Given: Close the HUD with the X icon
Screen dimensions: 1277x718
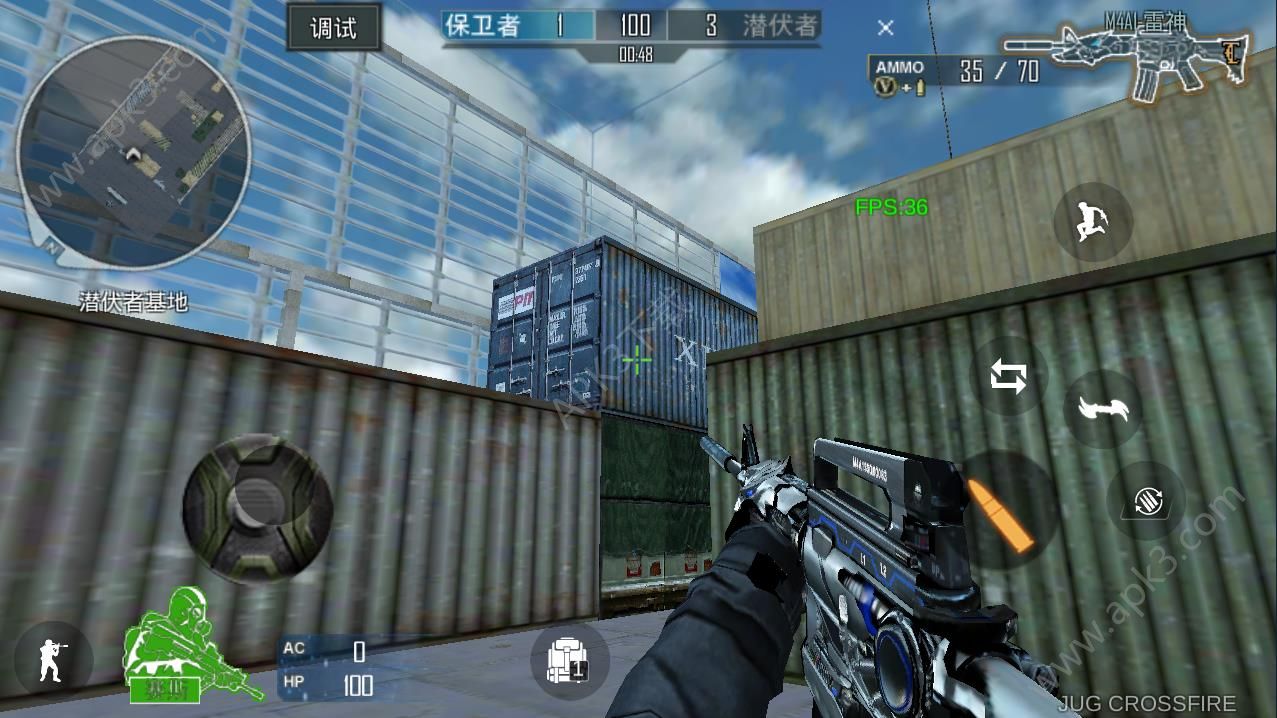Looking at the screenshot, I should (x=885, y=28).
